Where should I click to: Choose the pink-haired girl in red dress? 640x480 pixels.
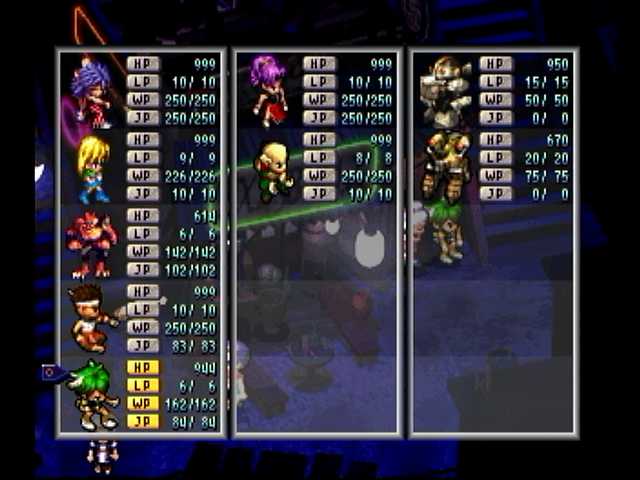point(268,90)
